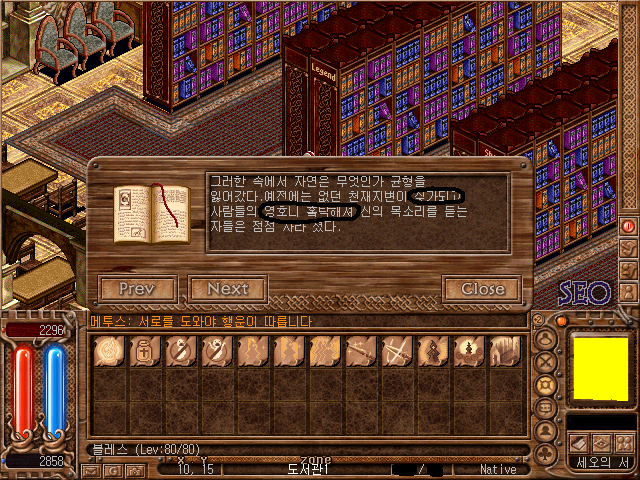The image size is (640, 480).
Task: Click the G button at bottom left
Action: pyautogui.click(x=111, y=470)
